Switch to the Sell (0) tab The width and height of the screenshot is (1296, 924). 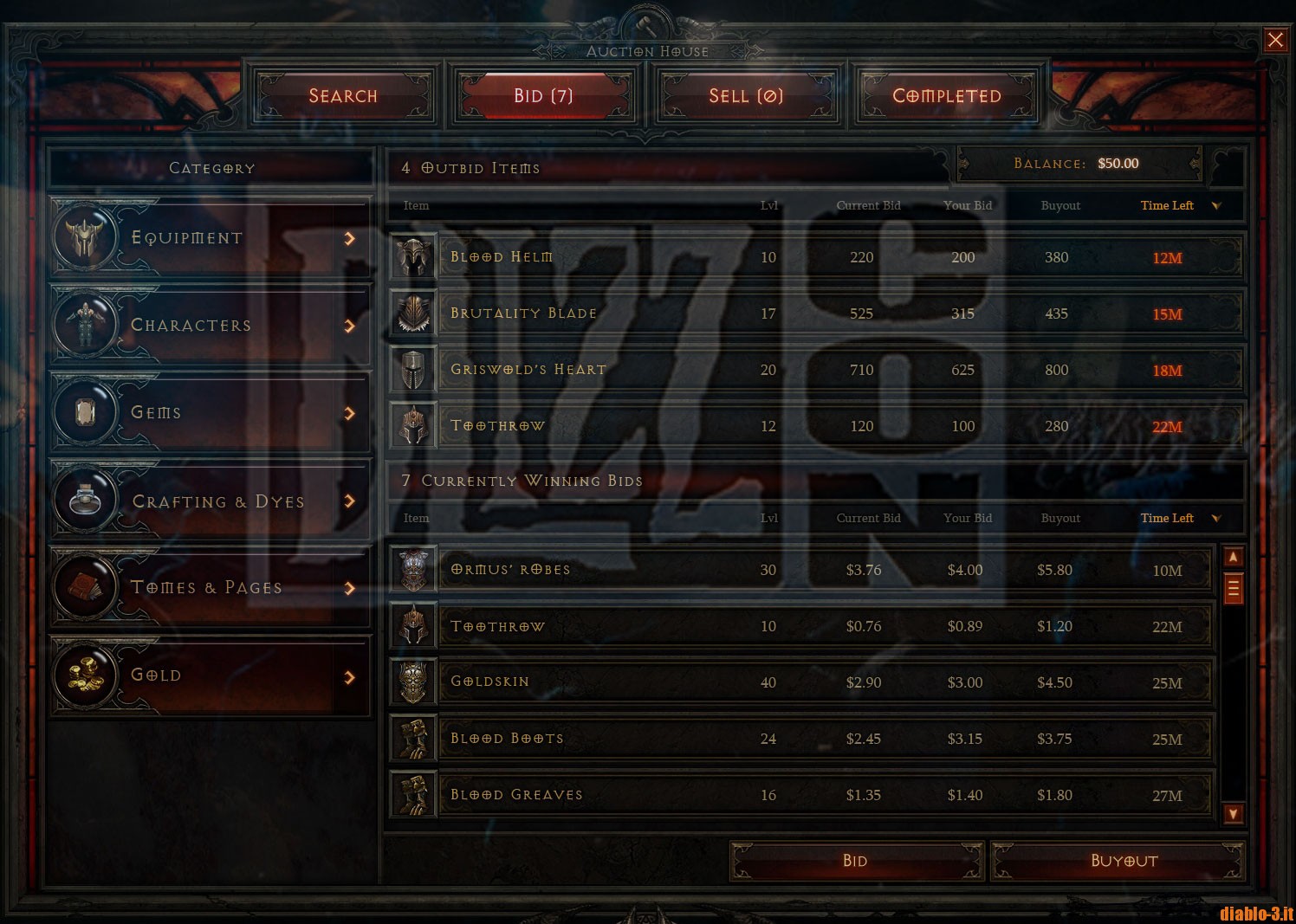[x=746, y=96]
